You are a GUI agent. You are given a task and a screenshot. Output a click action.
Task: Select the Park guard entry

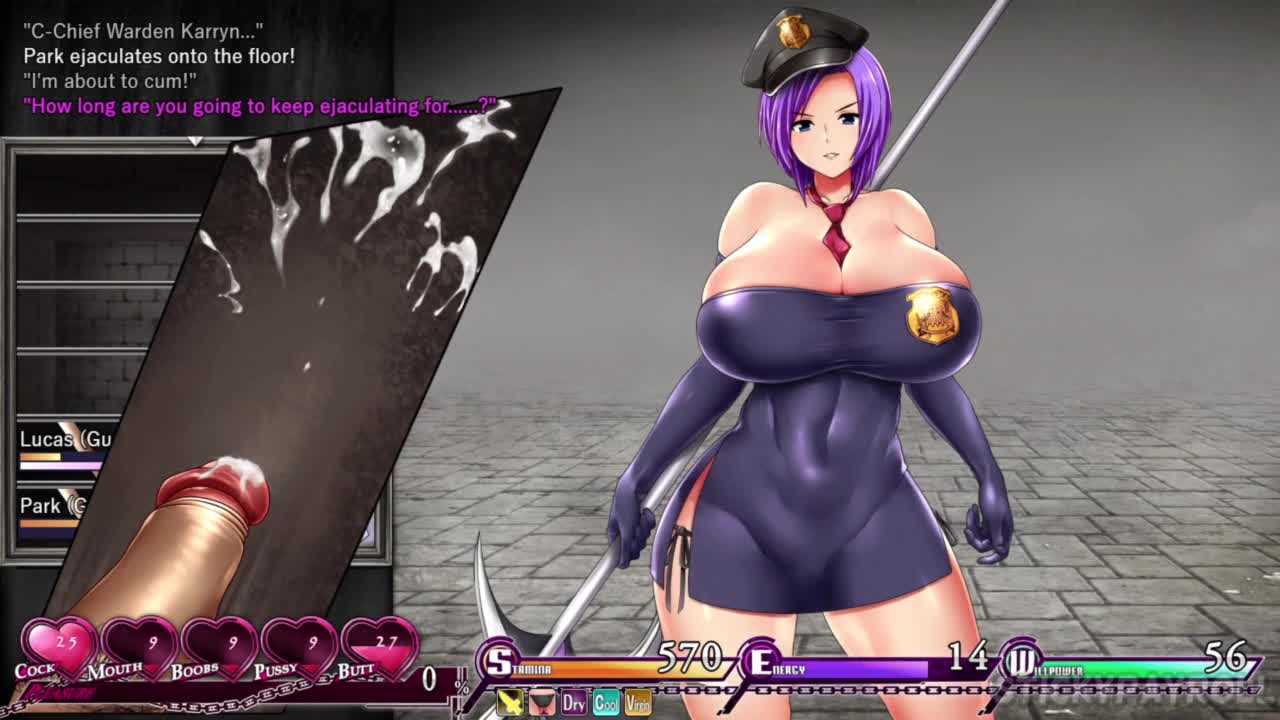click(x=52, y=506)
